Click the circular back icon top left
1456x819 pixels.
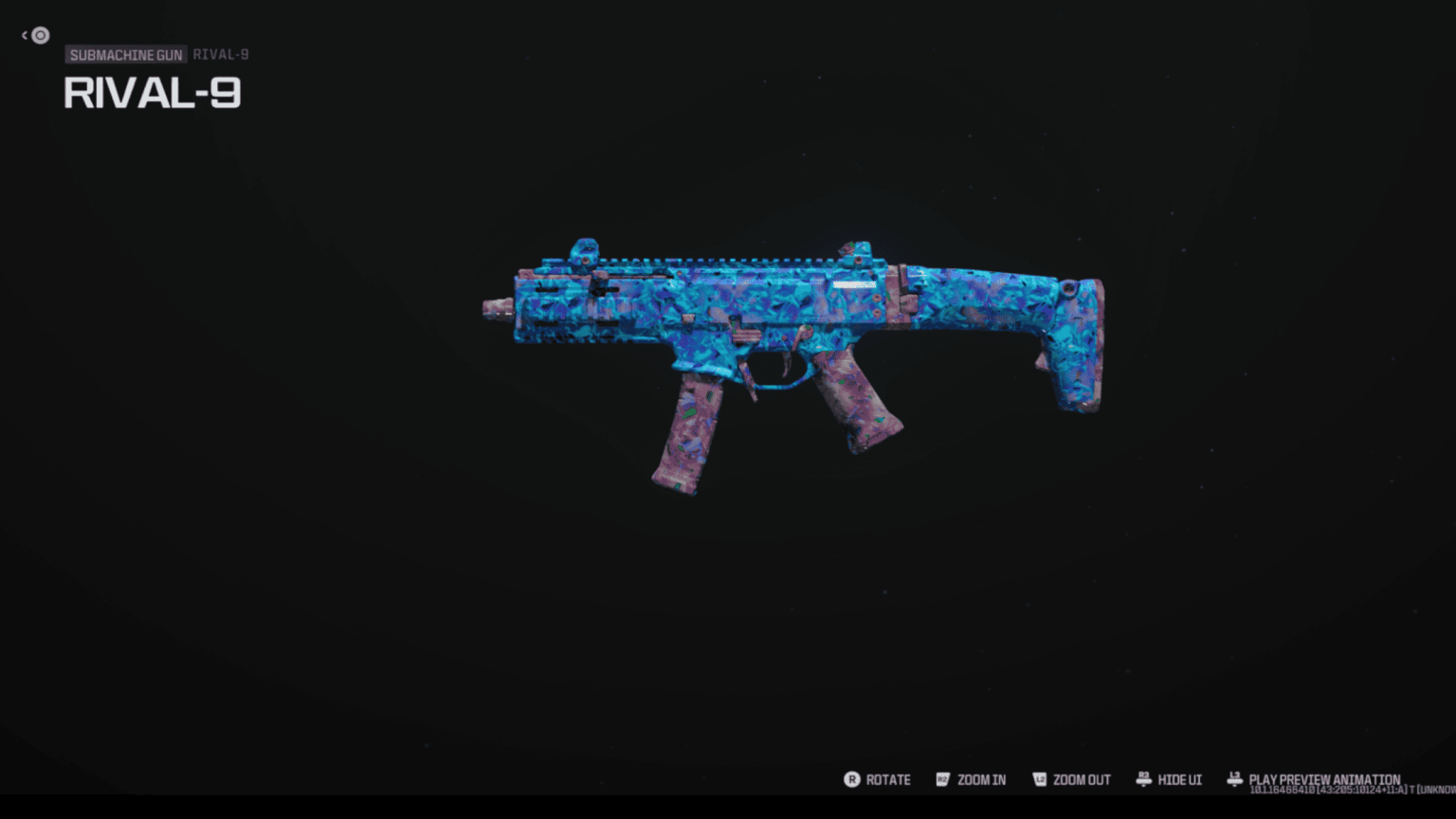point(40,35)
